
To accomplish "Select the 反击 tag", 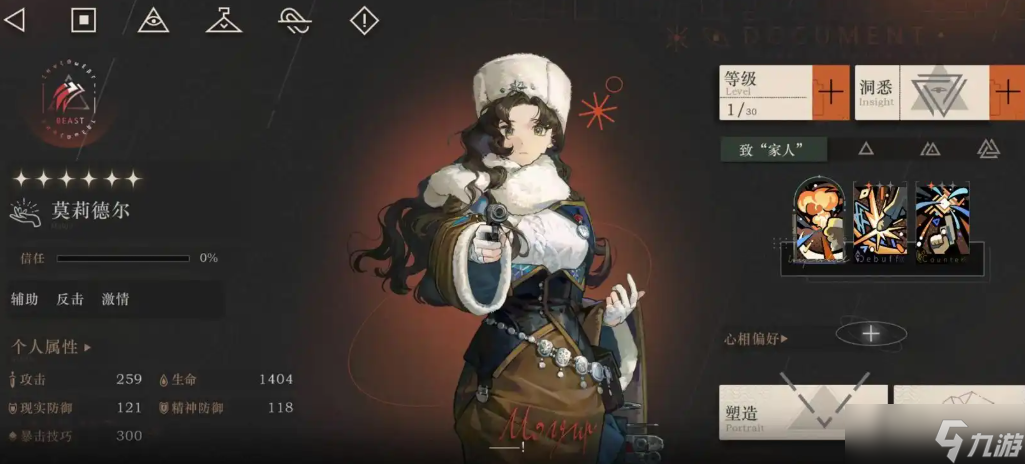I will tap(69, 299).
